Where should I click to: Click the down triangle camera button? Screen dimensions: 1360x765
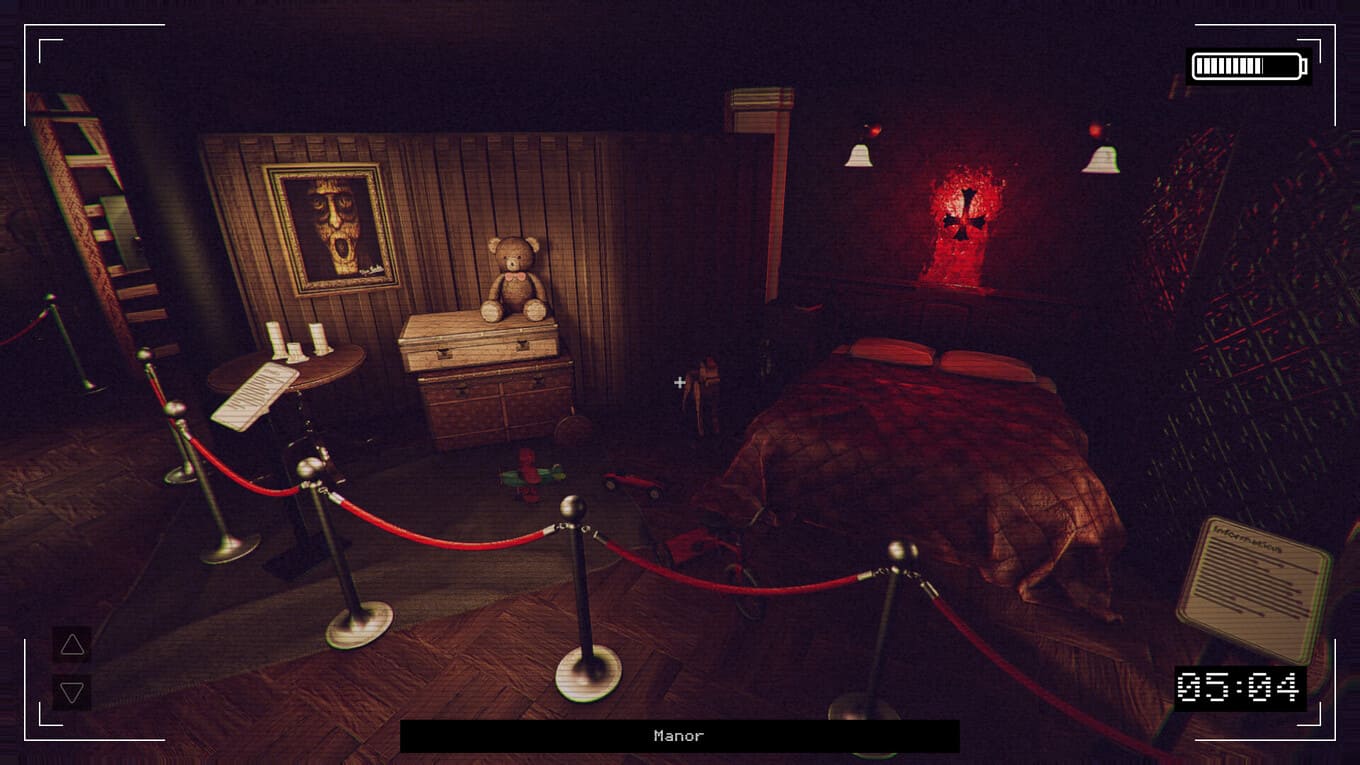pyautogui.click(x=72, y=692)
